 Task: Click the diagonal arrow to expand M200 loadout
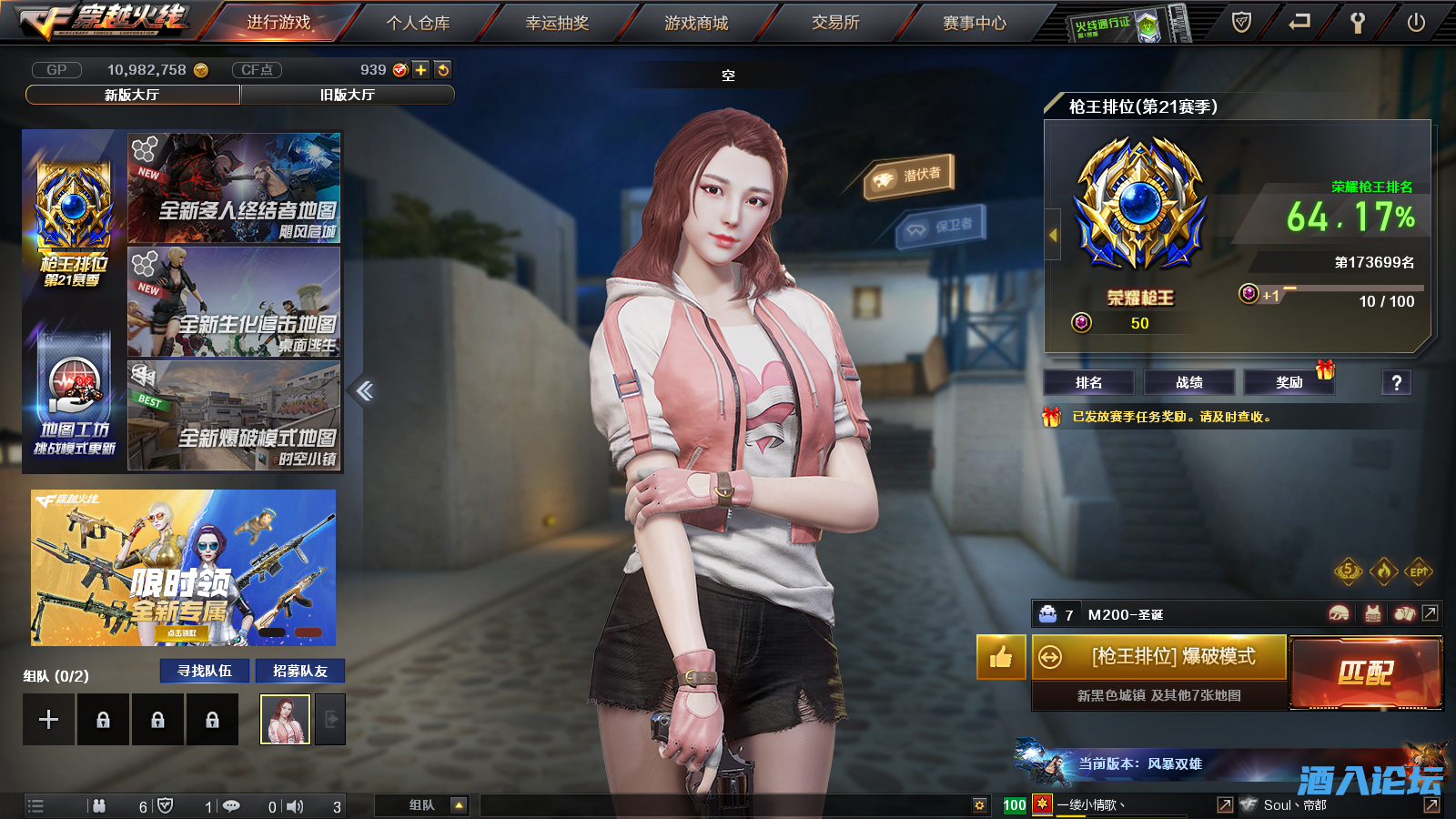point(1430,612)
